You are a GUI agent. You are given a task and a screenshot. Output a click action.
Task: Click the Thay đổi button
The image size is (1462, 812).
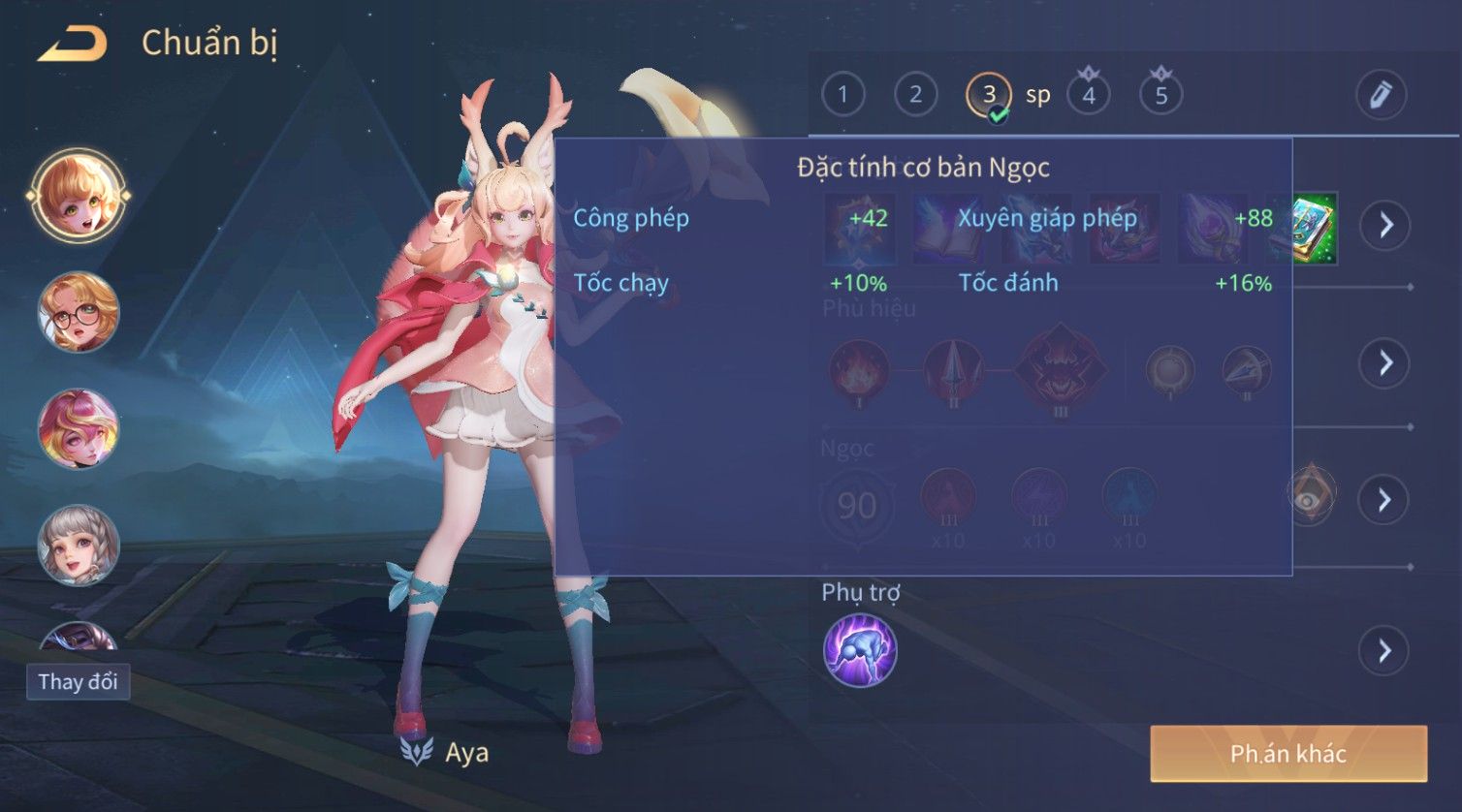78,682
